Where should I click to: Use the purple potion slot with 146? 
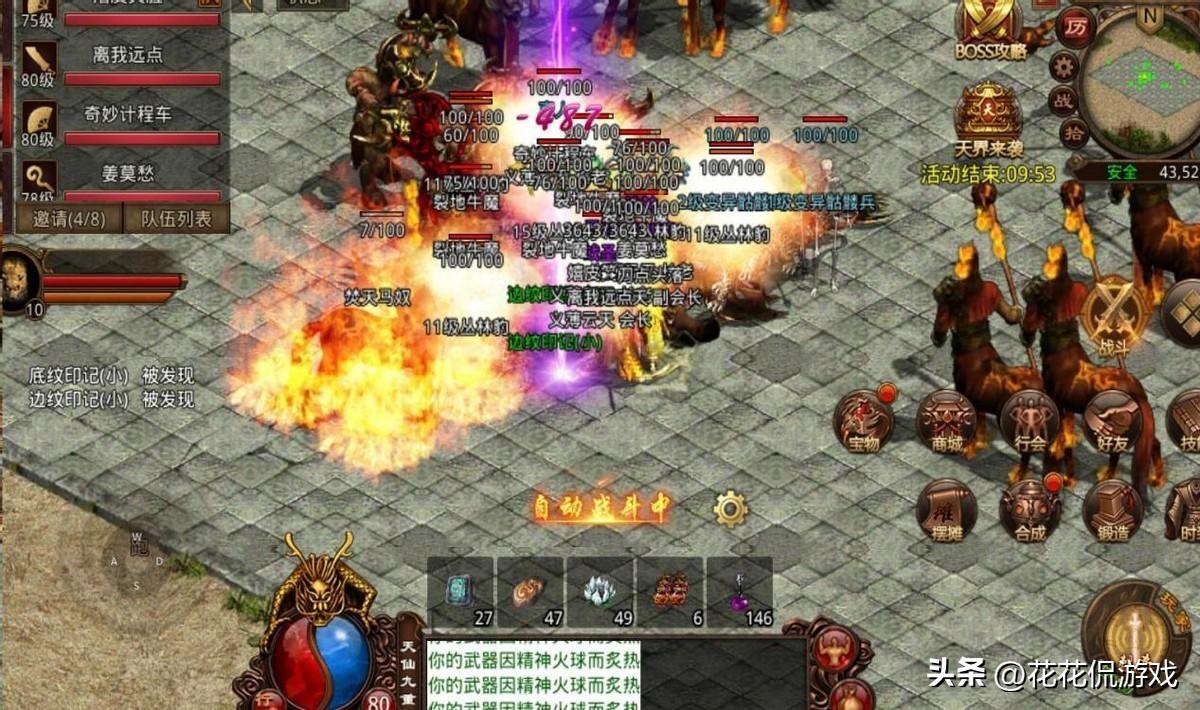pos(740,593)
